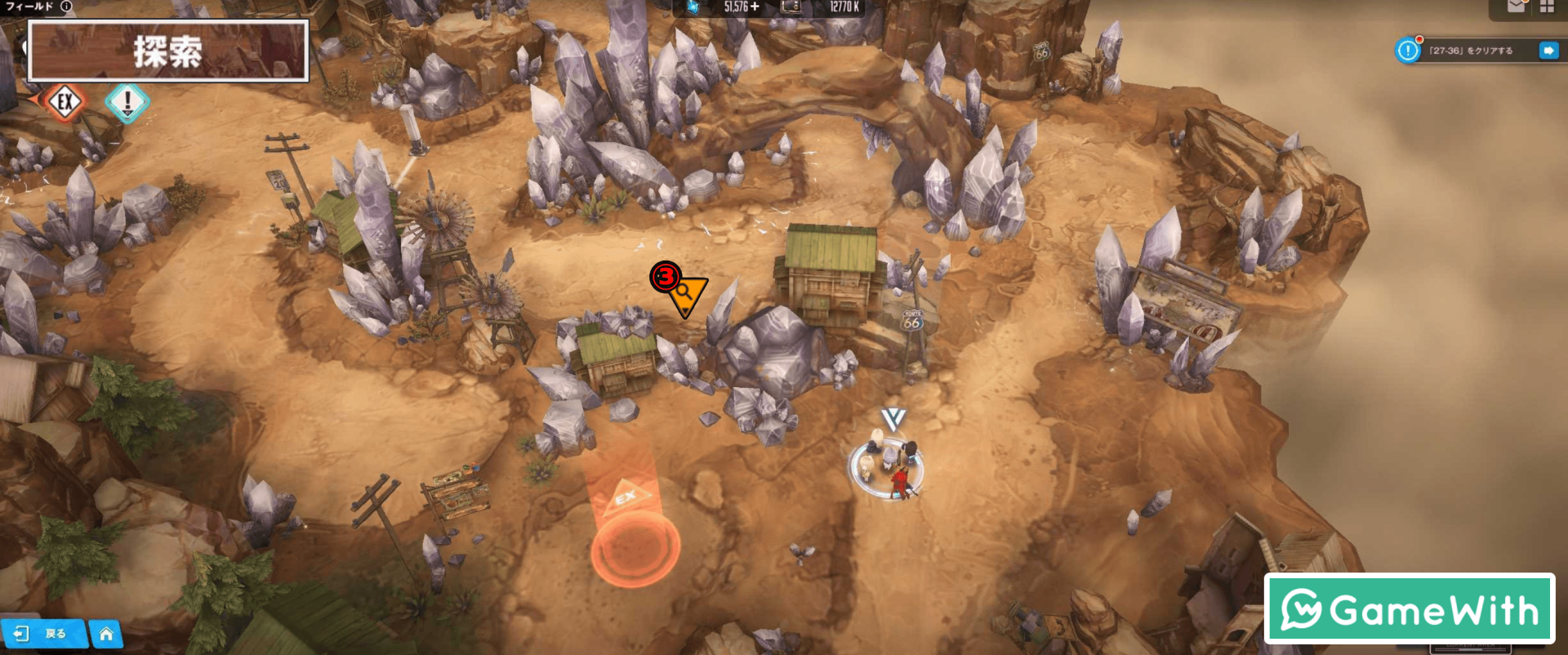Follow the 「27-36」をクリアする mission arrow
1568x655 pixels.
tap(1548, 51)
